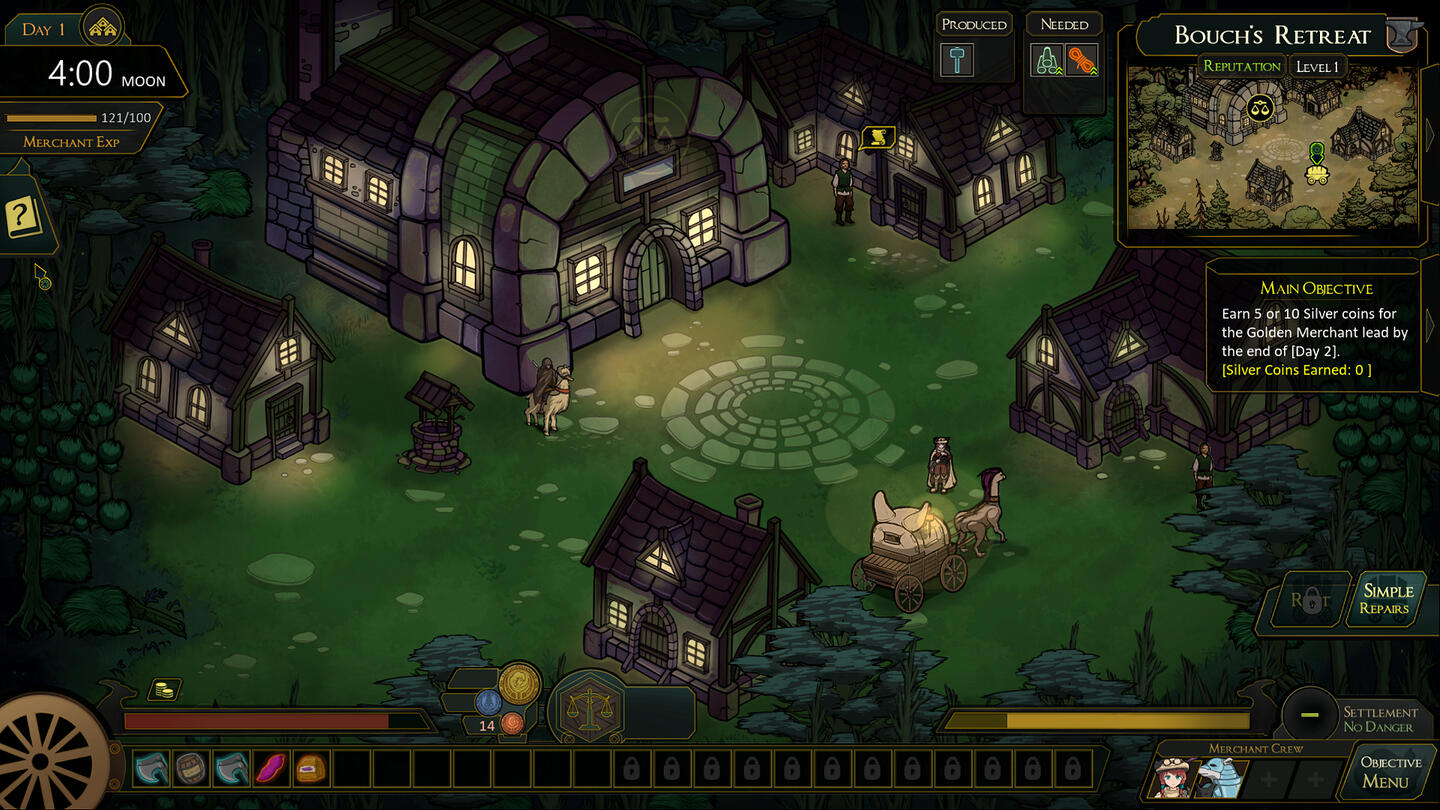The width and height of the screenshot is (1440, 810).
Task: Click the scales trade marker on minimap
Action: pos(1260,107)
